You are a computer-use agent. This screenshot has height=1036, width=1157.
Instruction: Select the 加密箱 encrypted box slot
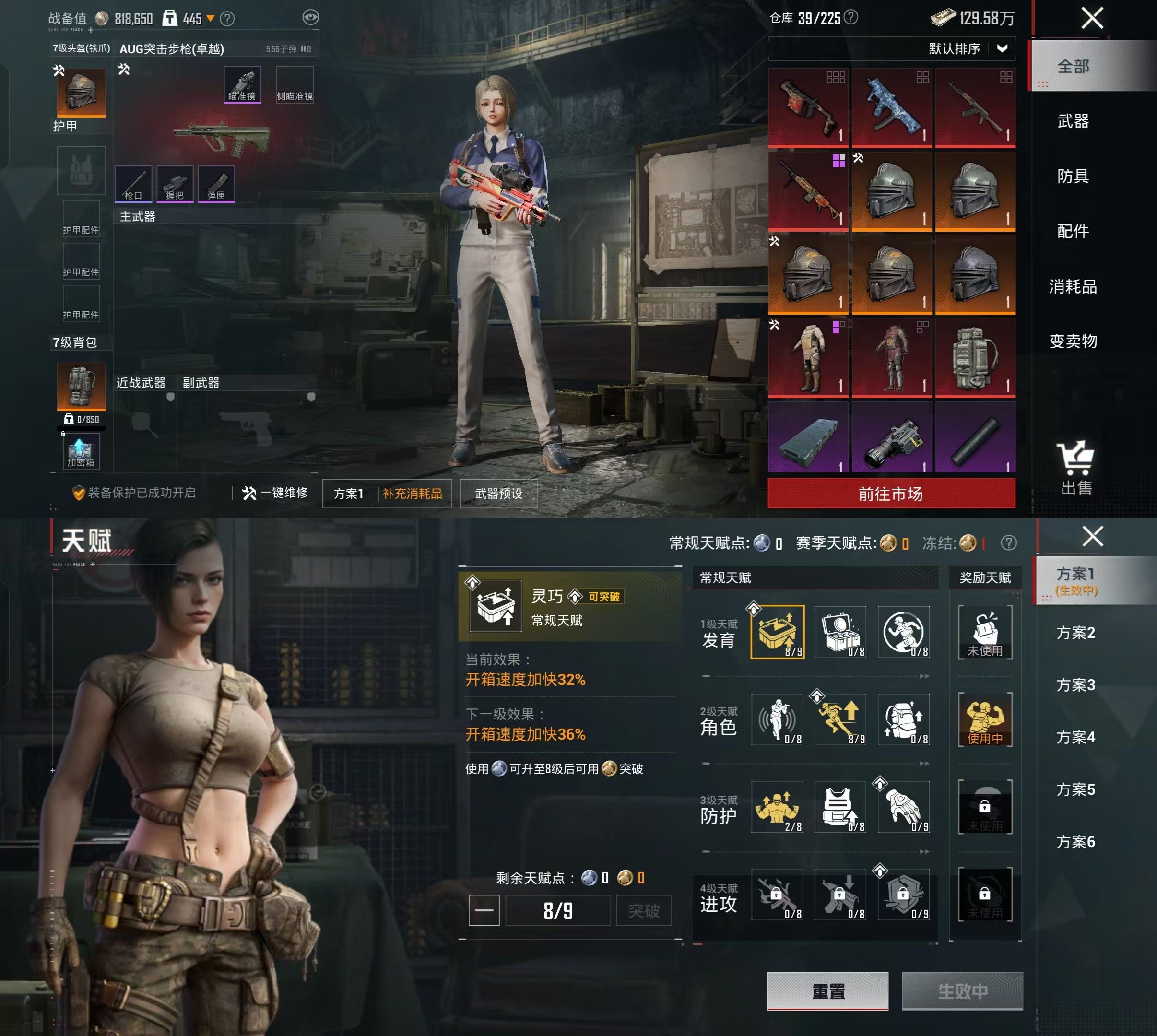[x=81, y=451]
